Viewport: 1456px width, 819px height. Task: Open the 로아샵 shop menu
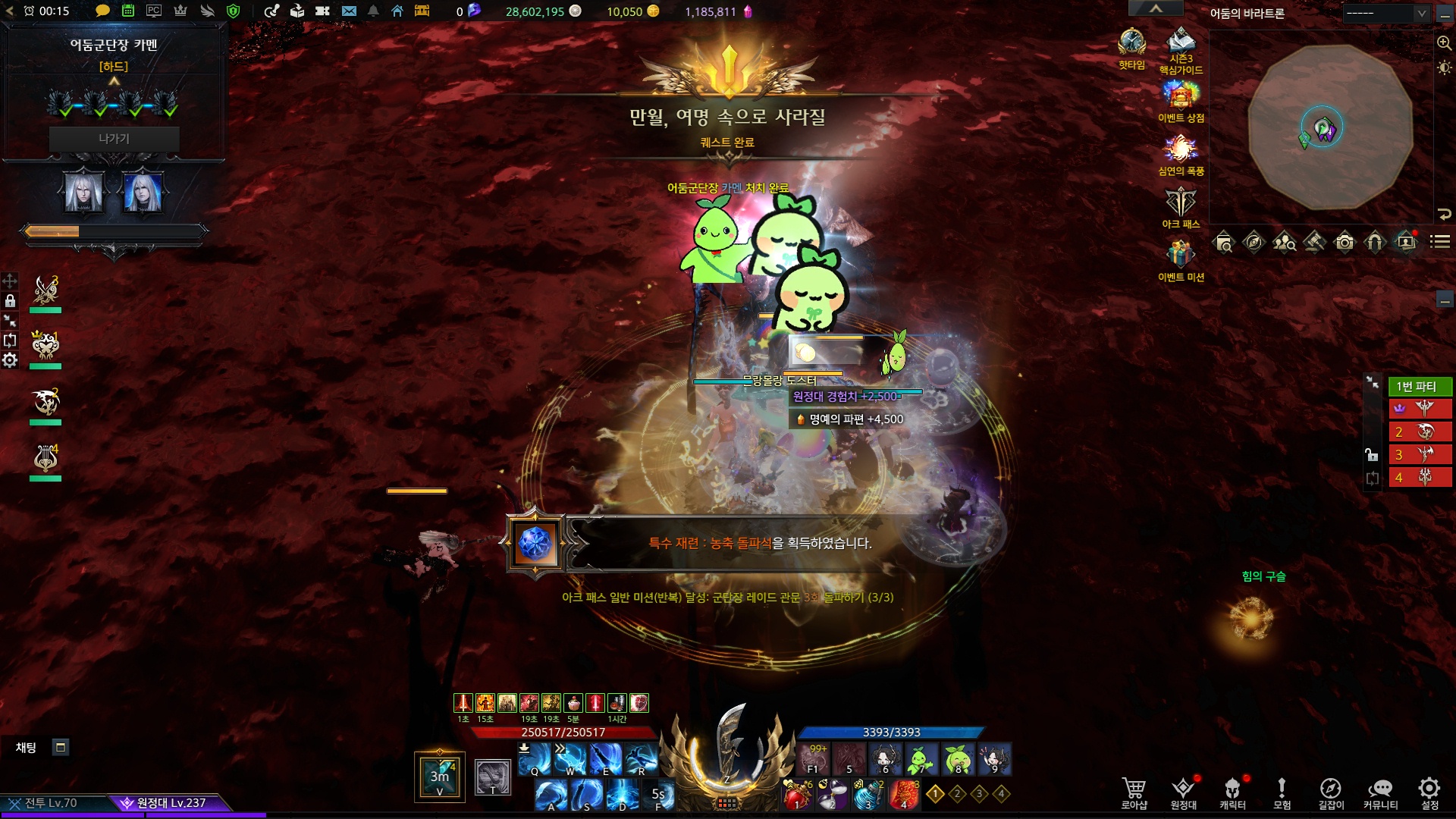pyautogui.click(x=1134, y=792)
